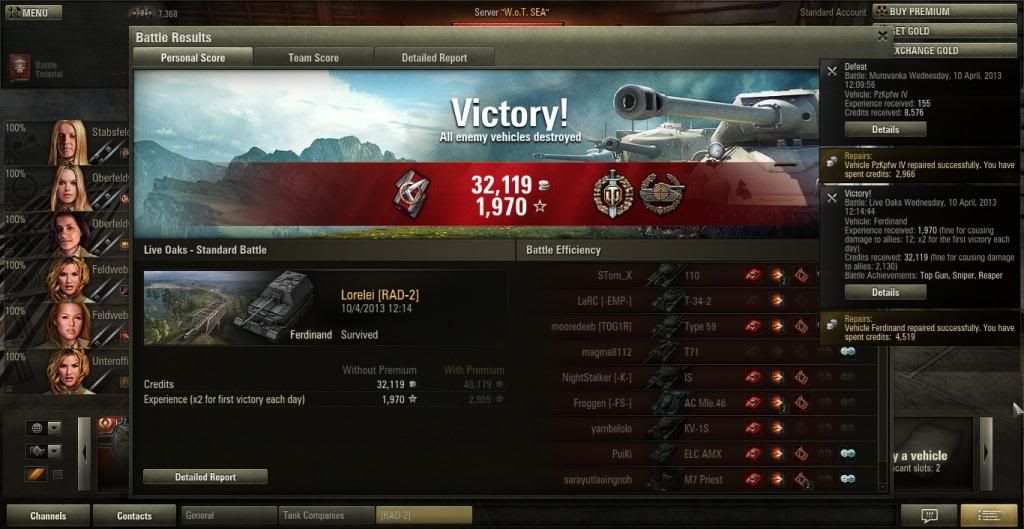The width and height of the screenshot is (1024, 529).
Task: Open the Detailed Report tab
Action: [434, 58]
